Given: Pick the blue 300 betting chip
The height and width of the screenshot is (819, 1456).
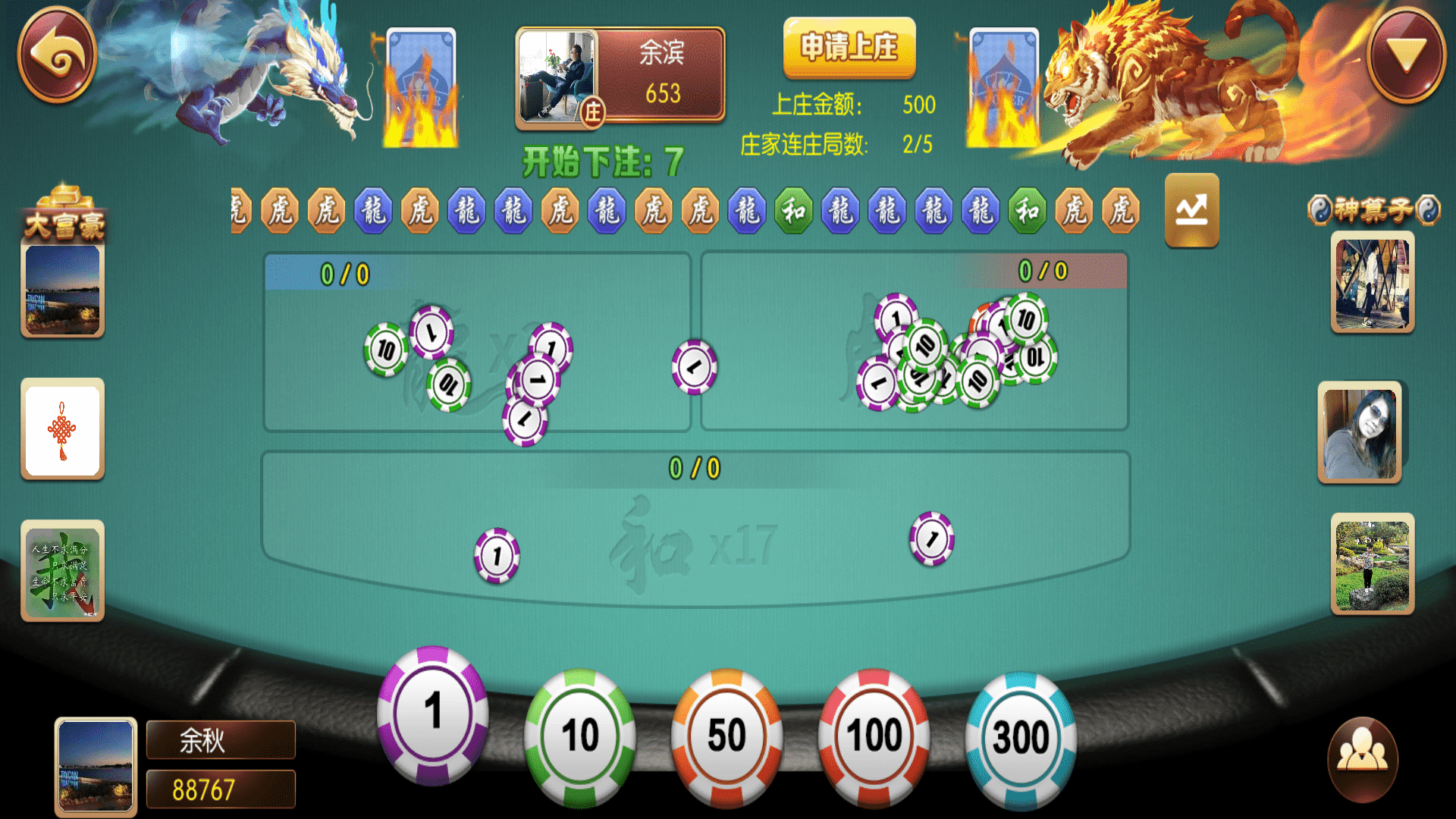Looking at the screenshot, I should pos(1021,739).
